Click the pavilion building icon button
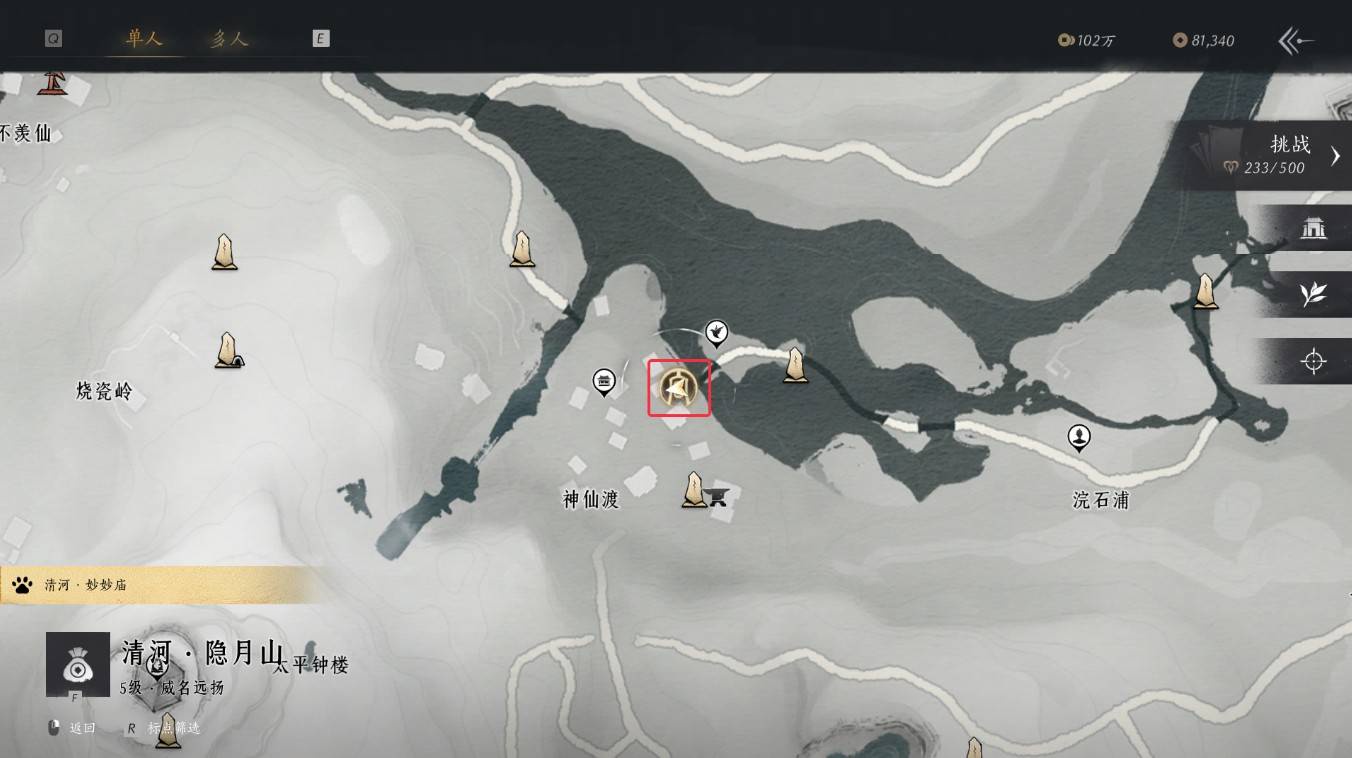The image size is (1352, 758). (1313, 229)
